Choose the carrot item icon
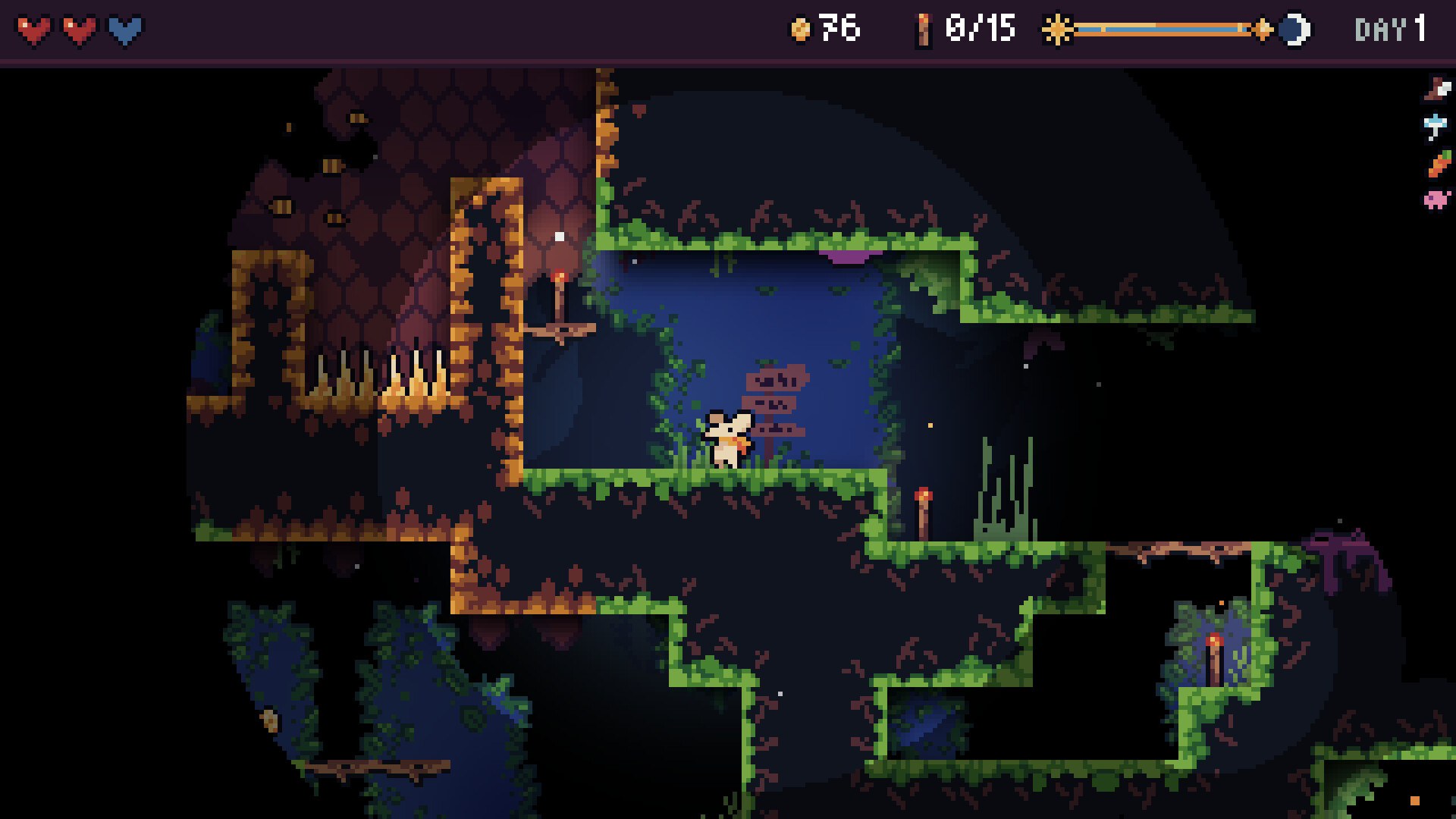The width and height of the screenshot is (1456, 819). coord(1438,163)
